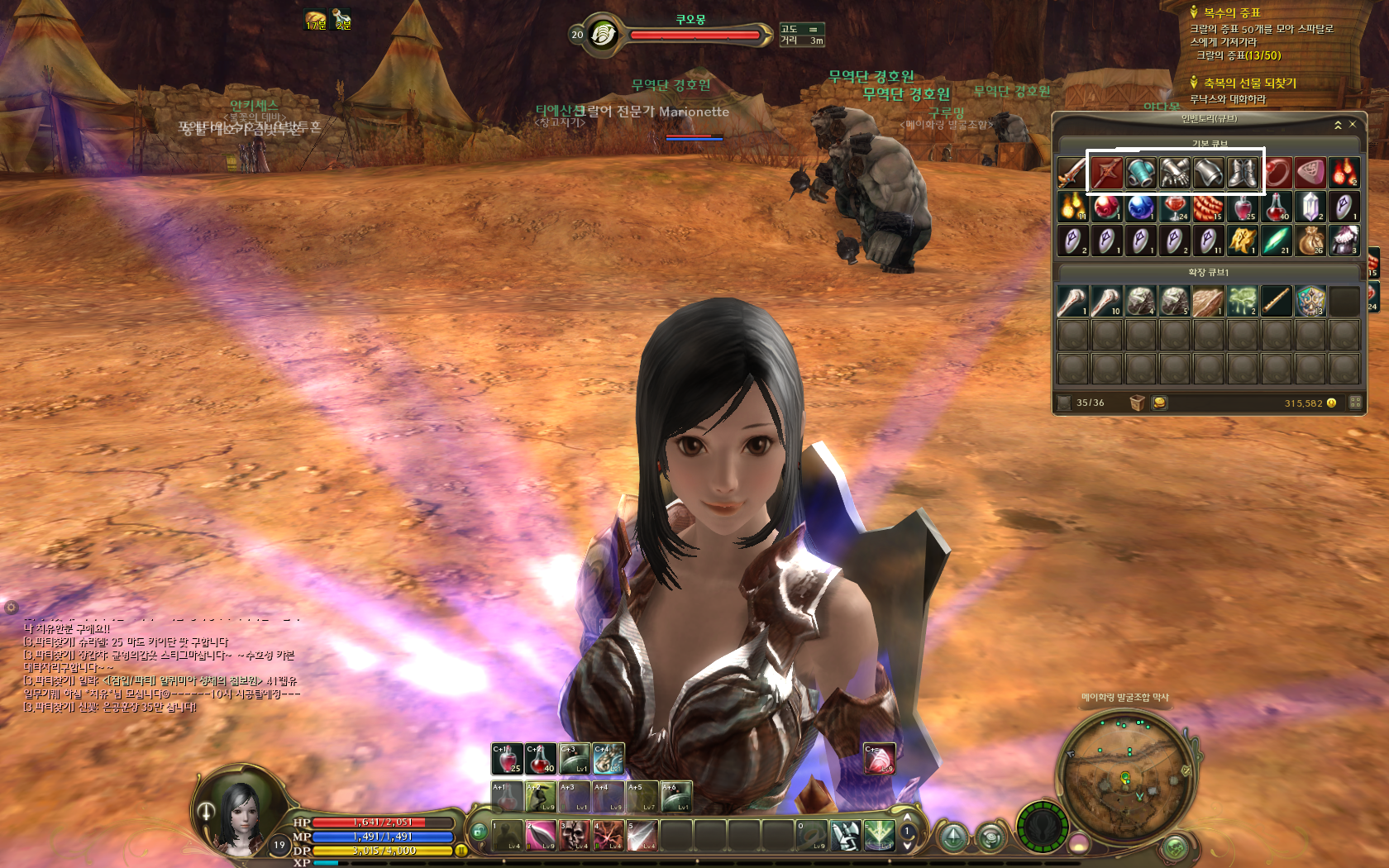Switch the hotbar page with the up arrow
The image size is (1389, 868).
pyautogui.click(x=907, y=818)
